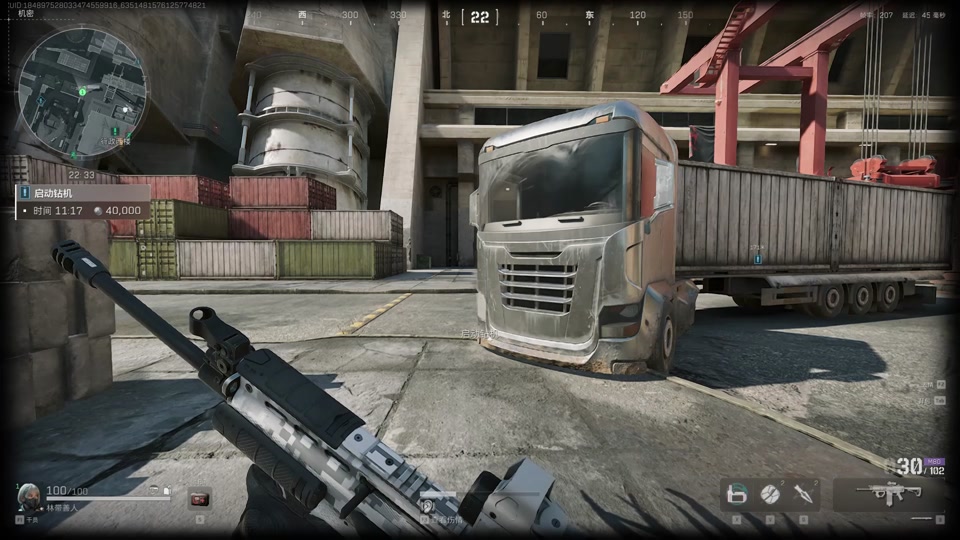Click the compass heading bar
The height and width of the screenshot is (540, 960).
pyautogui.click(x=480, y=16)
